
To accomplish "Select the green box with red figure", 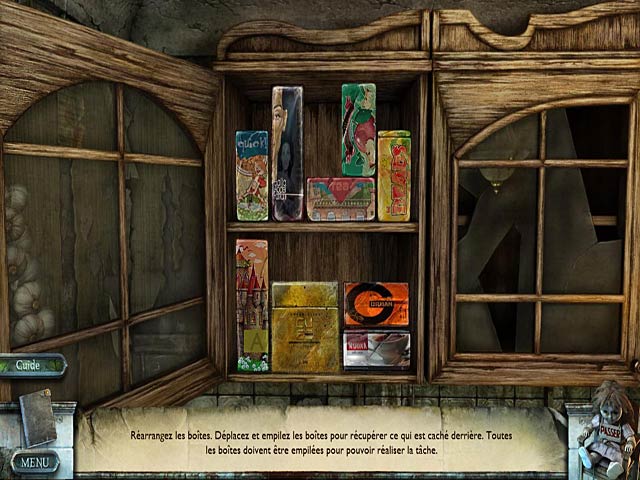I will [358, 129].
